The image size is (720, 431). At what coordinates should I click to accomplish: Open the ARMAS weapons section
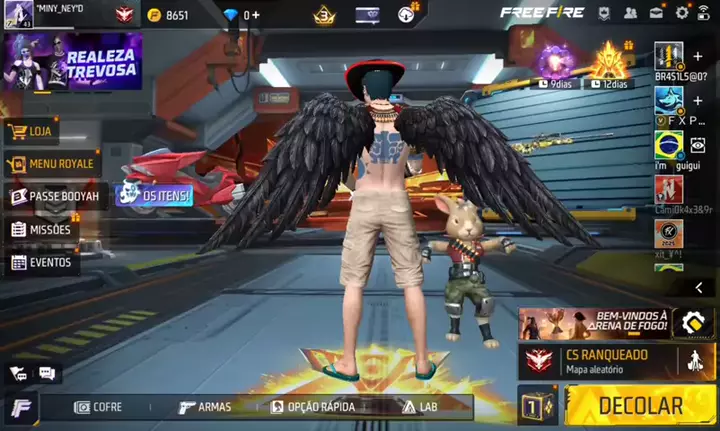click(x=205, y=407)
